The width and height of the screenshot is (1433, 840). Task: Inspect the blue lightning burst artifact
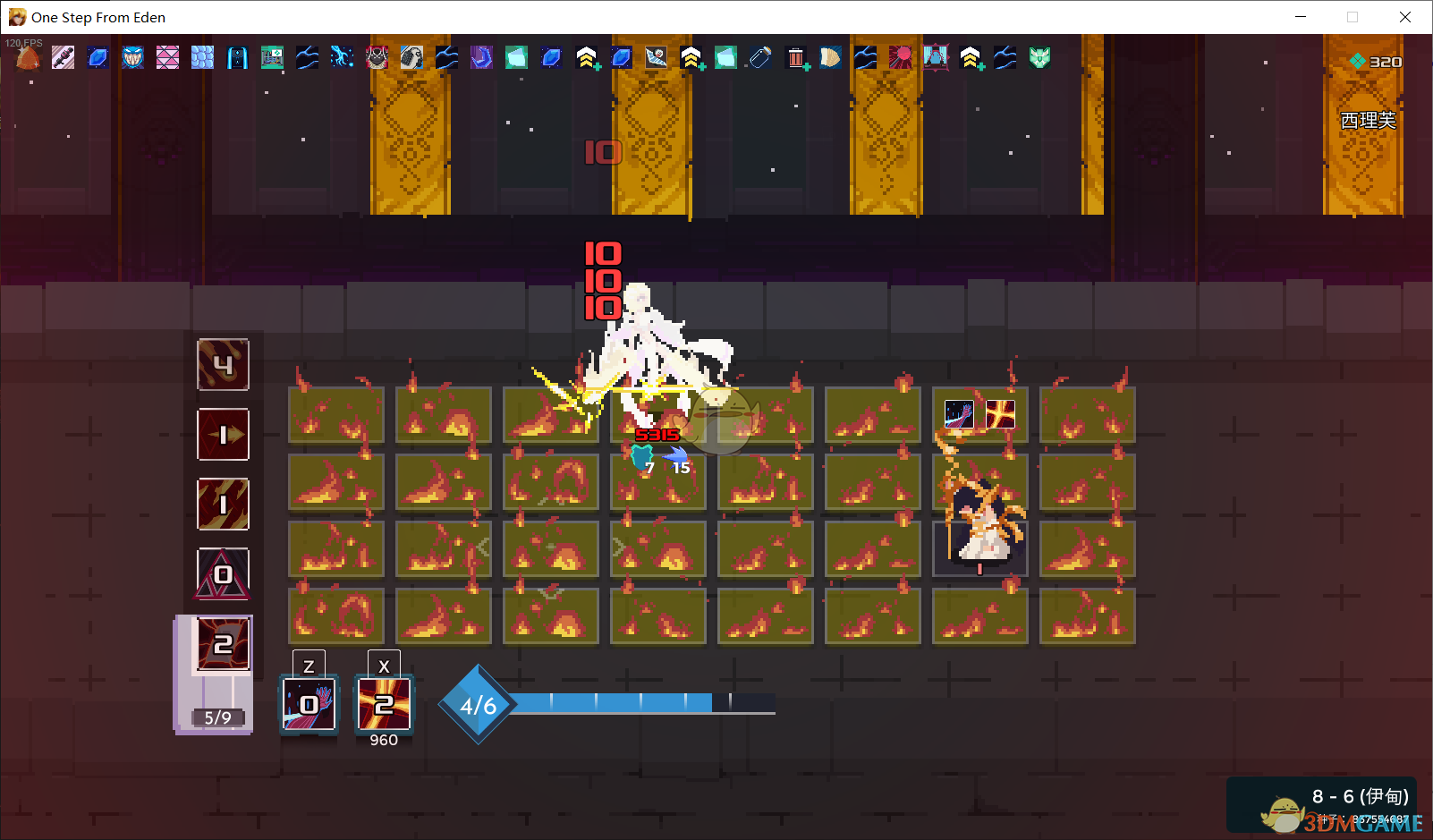click(342, 58)
